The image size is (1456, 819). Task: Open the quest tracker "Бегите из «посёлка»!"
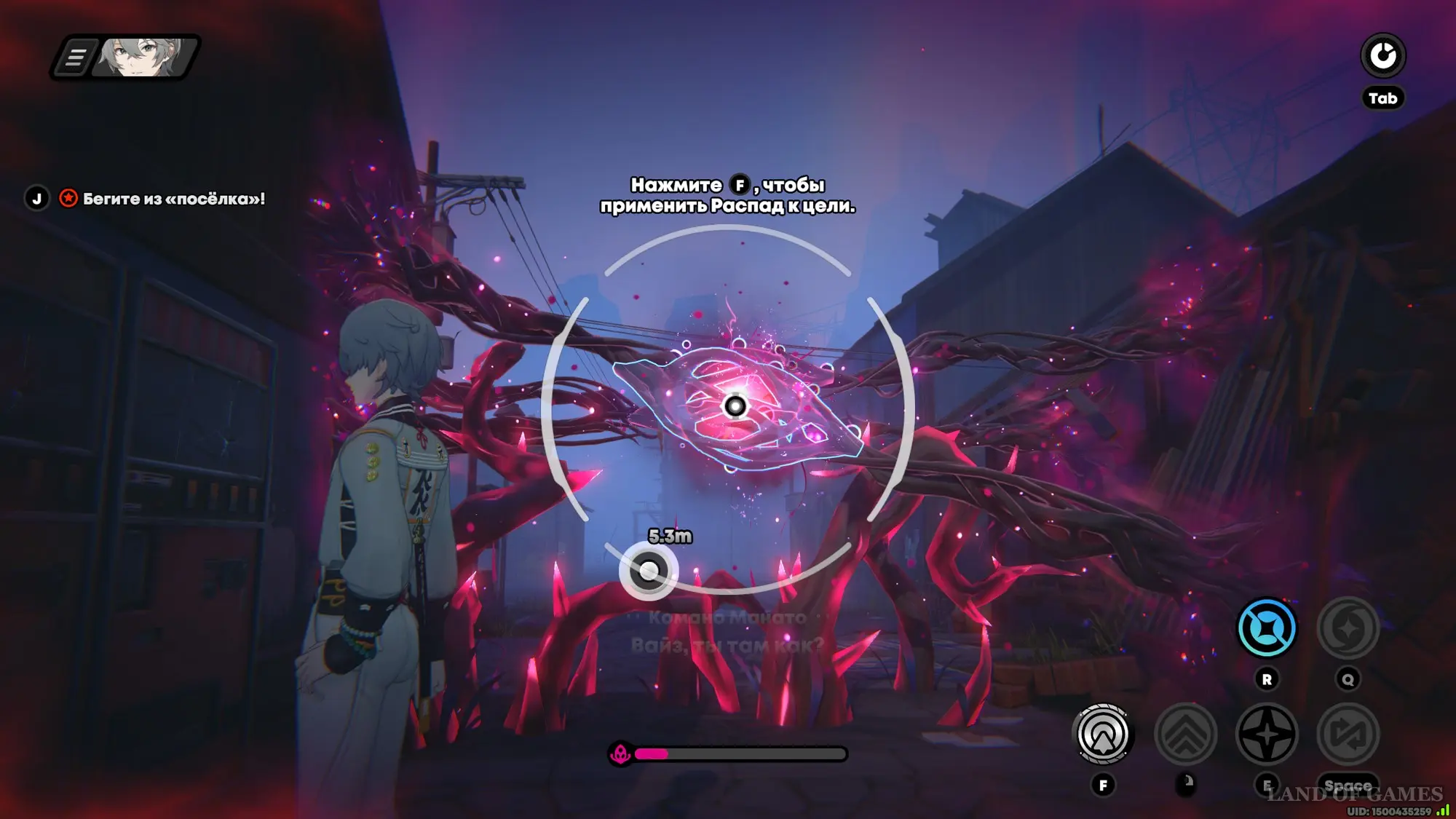coord(173,199)
